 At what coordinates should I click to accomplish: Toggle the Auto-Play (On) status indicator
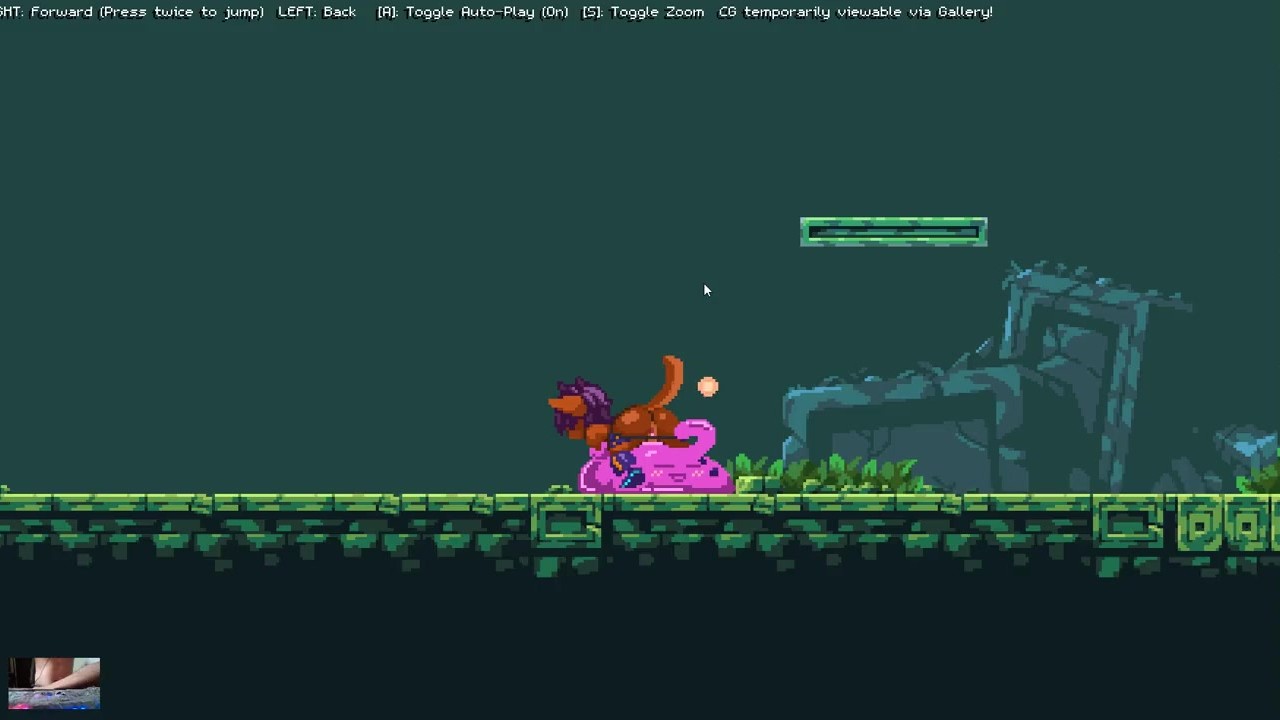[554, 11]
